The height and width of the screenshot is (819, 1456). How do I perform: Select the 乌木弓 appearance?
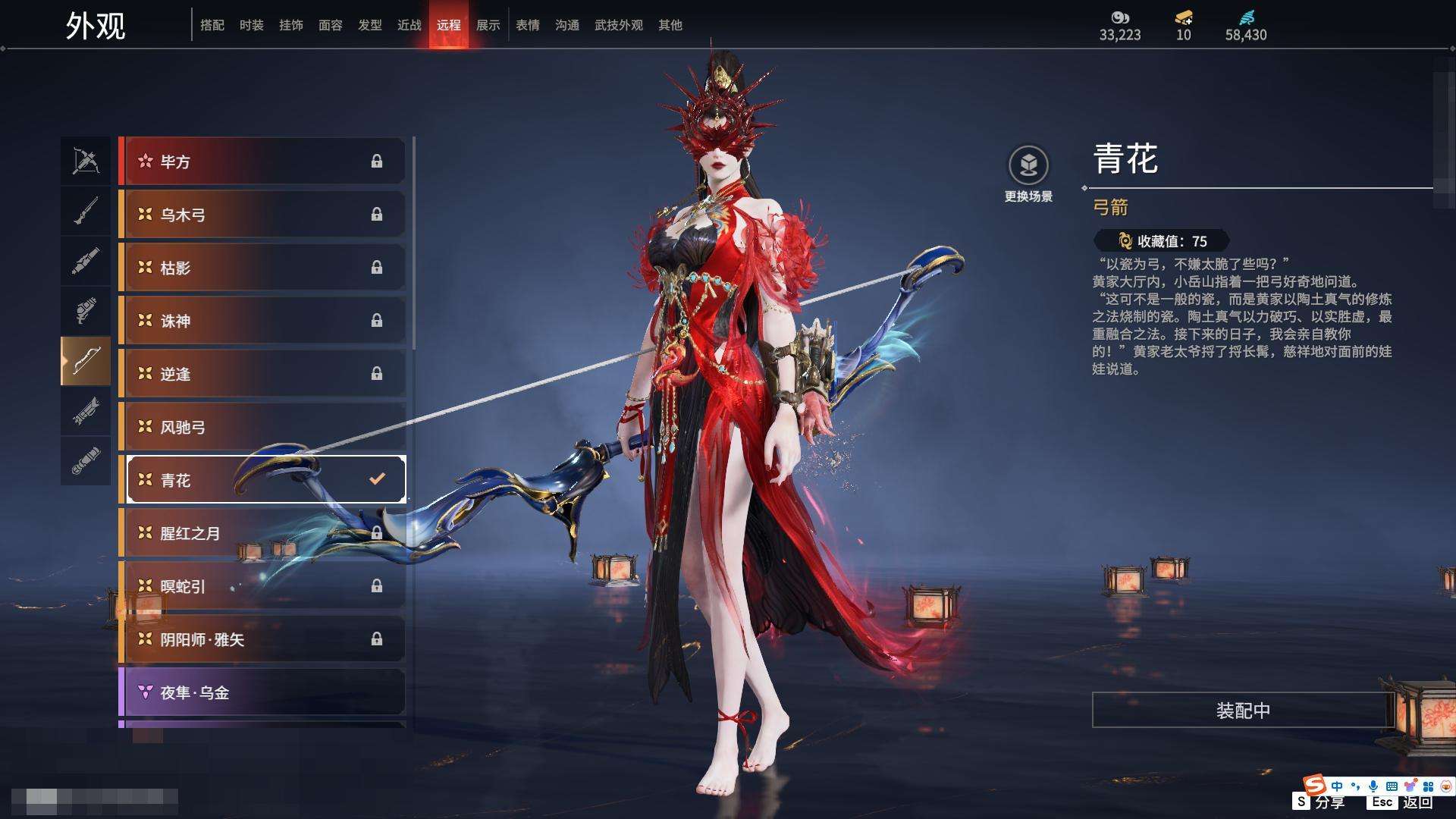tap(263, 215)
